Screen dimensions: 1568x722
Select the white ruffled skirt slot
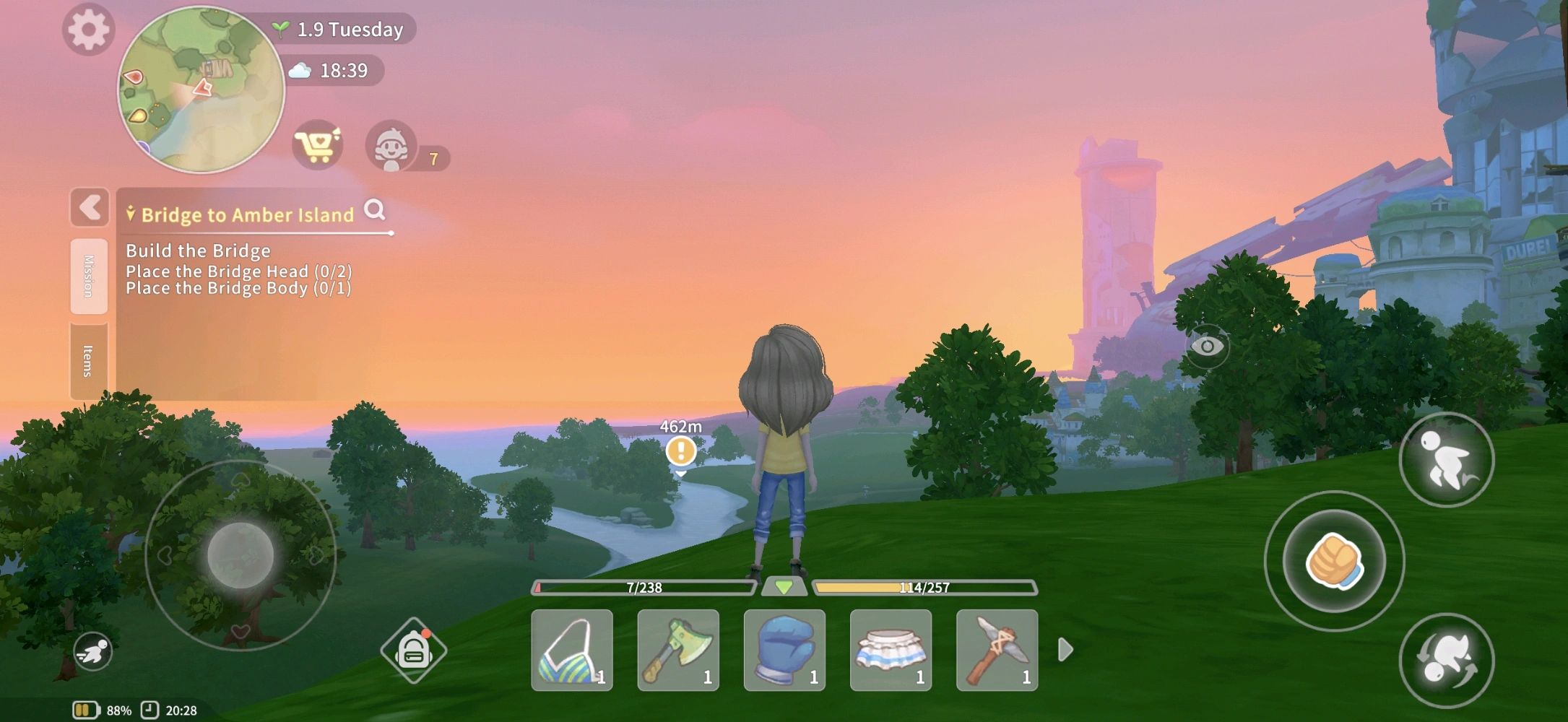[x=891, y=650]
